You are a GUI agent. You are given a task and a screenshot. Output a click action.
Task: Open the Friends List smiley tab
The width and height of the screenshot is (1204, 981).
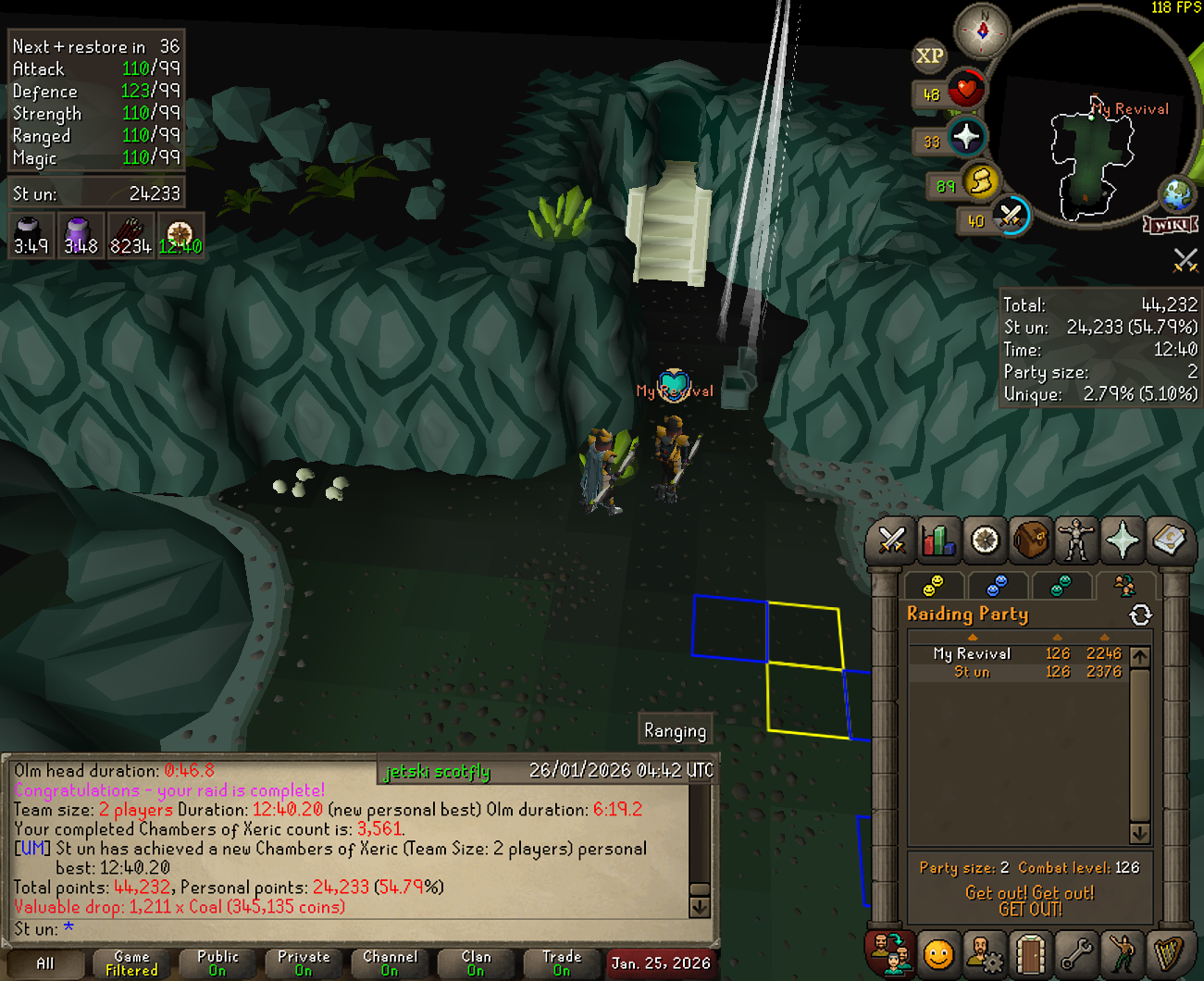click(937, 953)
